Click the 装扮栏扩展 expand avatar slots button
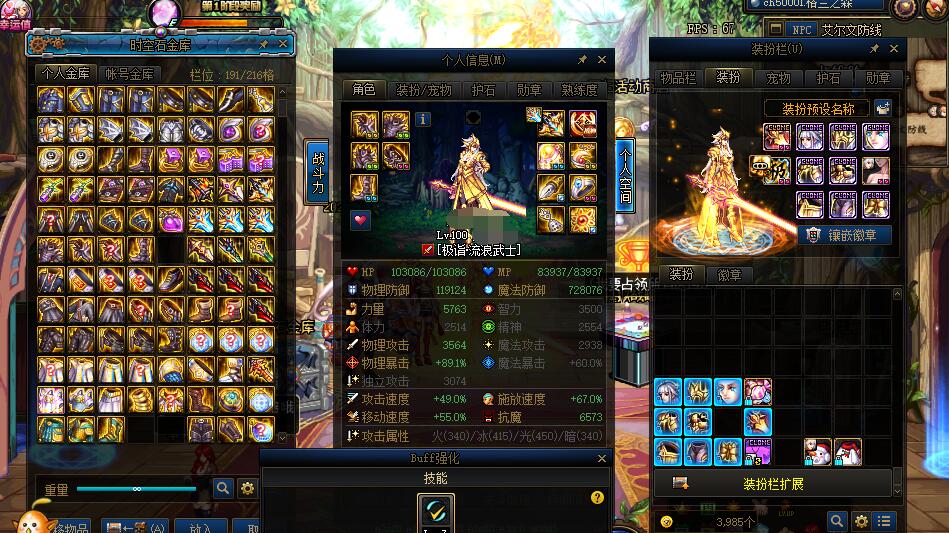 [775, 484]
